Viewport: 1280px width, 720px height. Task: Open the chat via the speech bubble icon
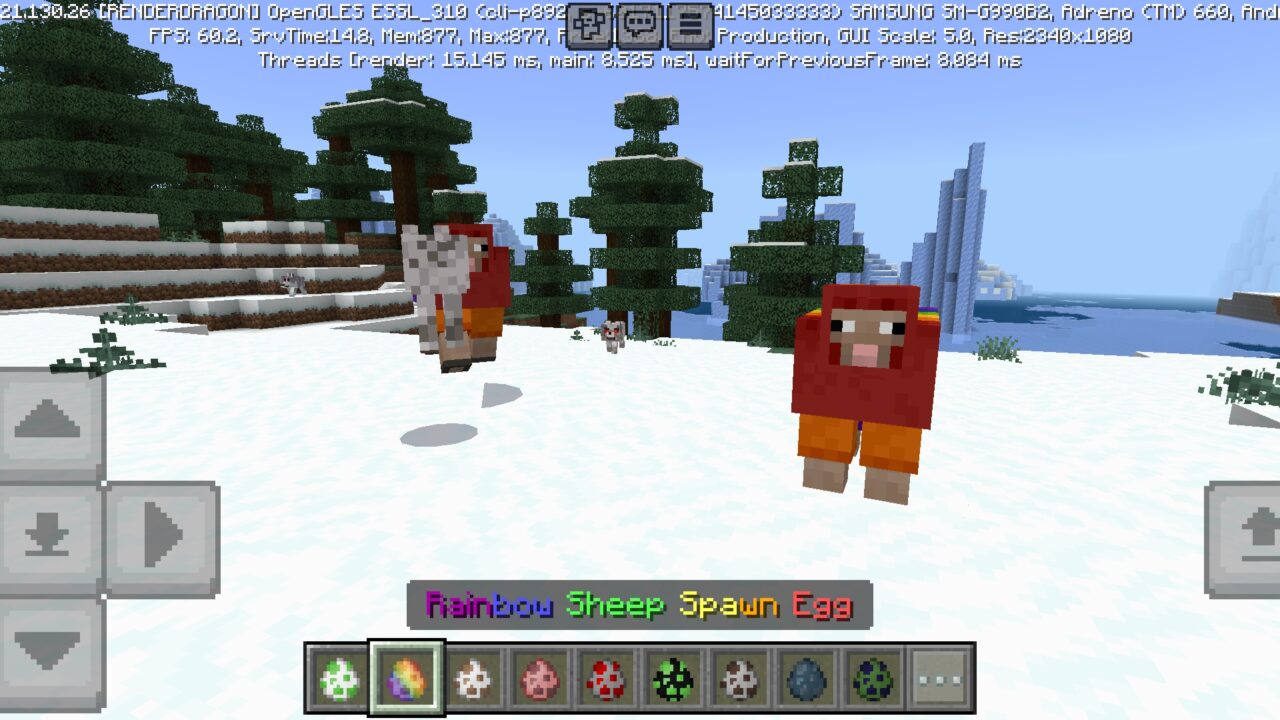pos(638,24)
